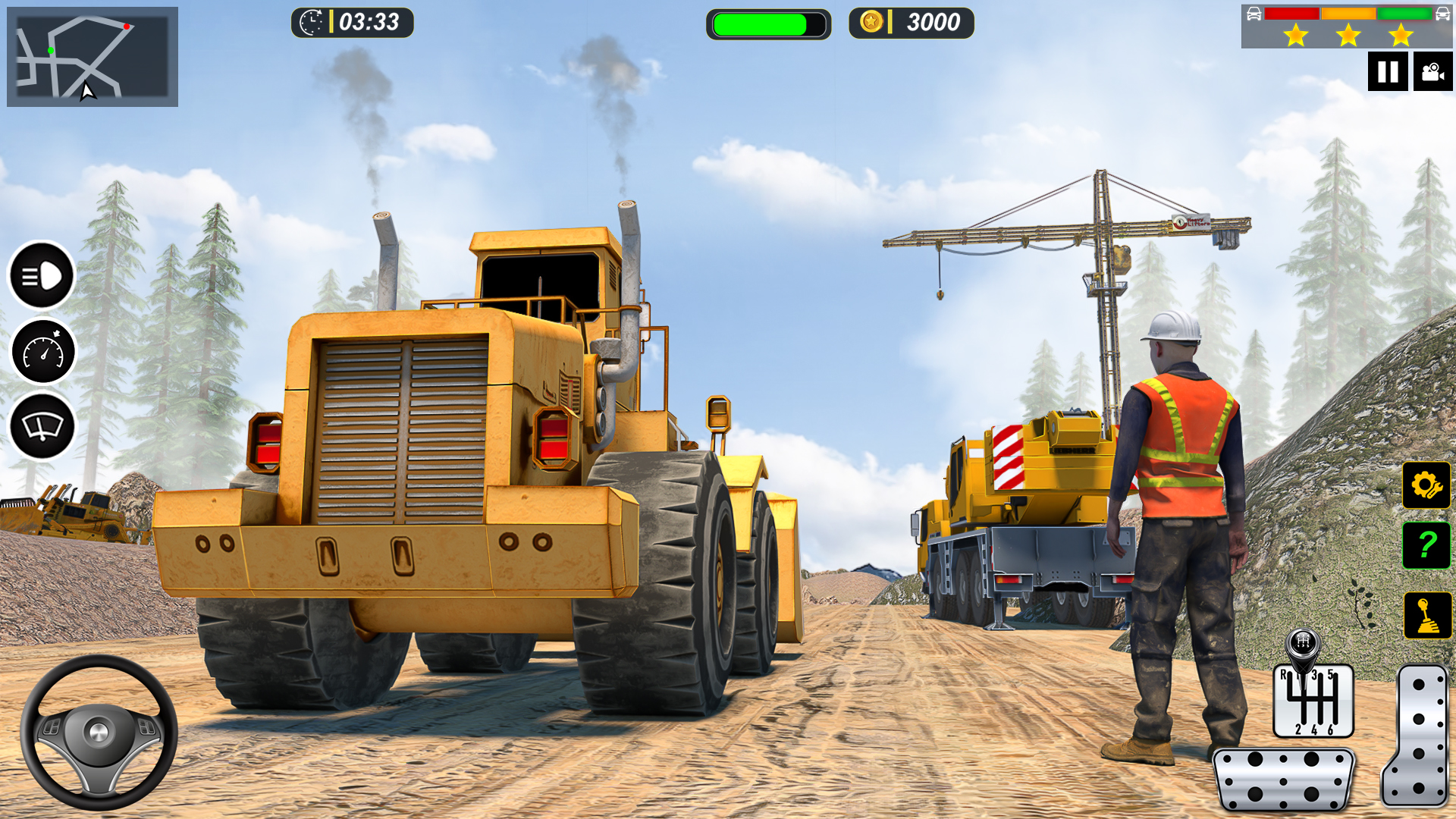Activate the windshield wiper control
1456x819 pixels.
click(43, 425)
